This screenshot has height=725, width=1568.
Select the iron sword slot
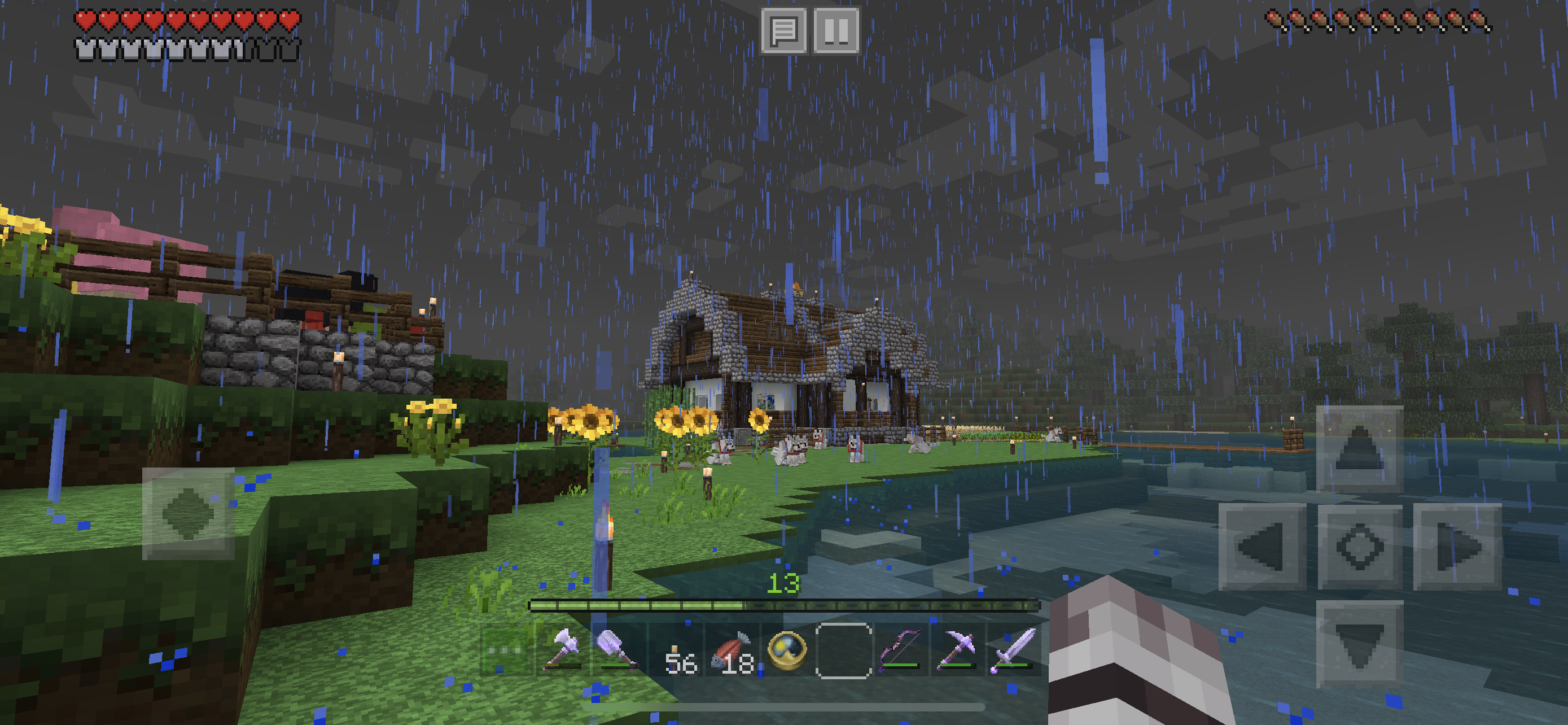click(1013, 650)
